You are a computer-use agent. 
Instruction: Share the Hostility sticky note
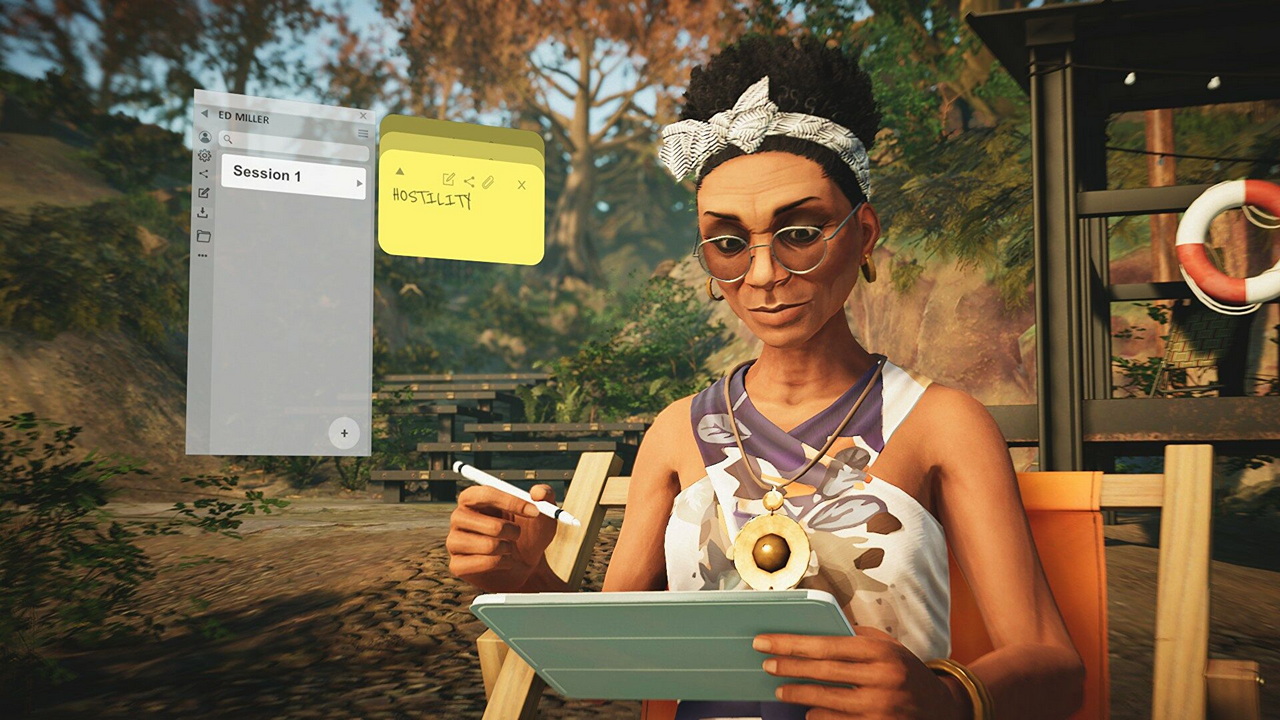tap(469, 181)
